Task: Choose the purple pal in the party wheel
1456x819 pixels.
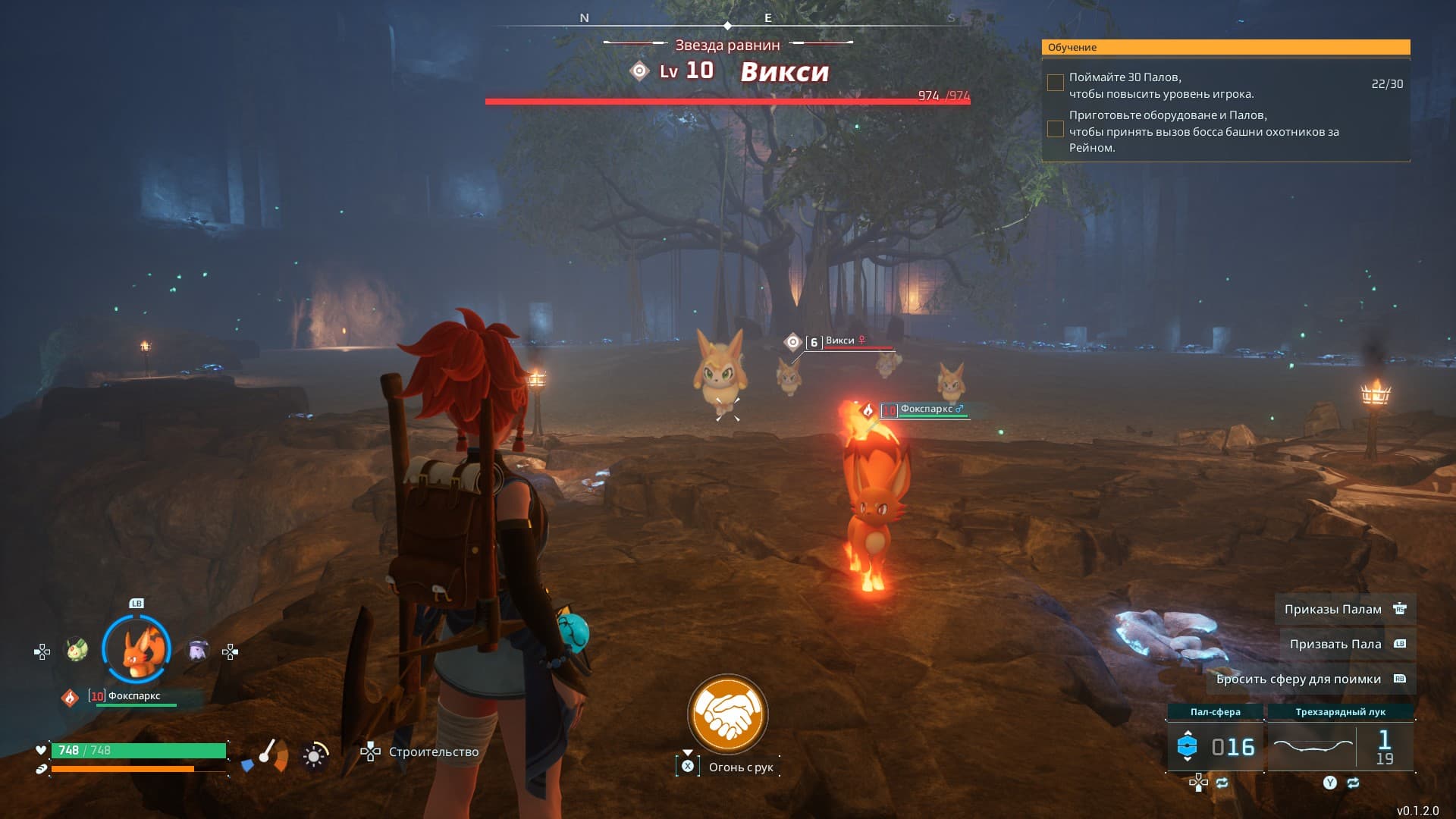Action: pyautogui.click(x=198, y=650)
